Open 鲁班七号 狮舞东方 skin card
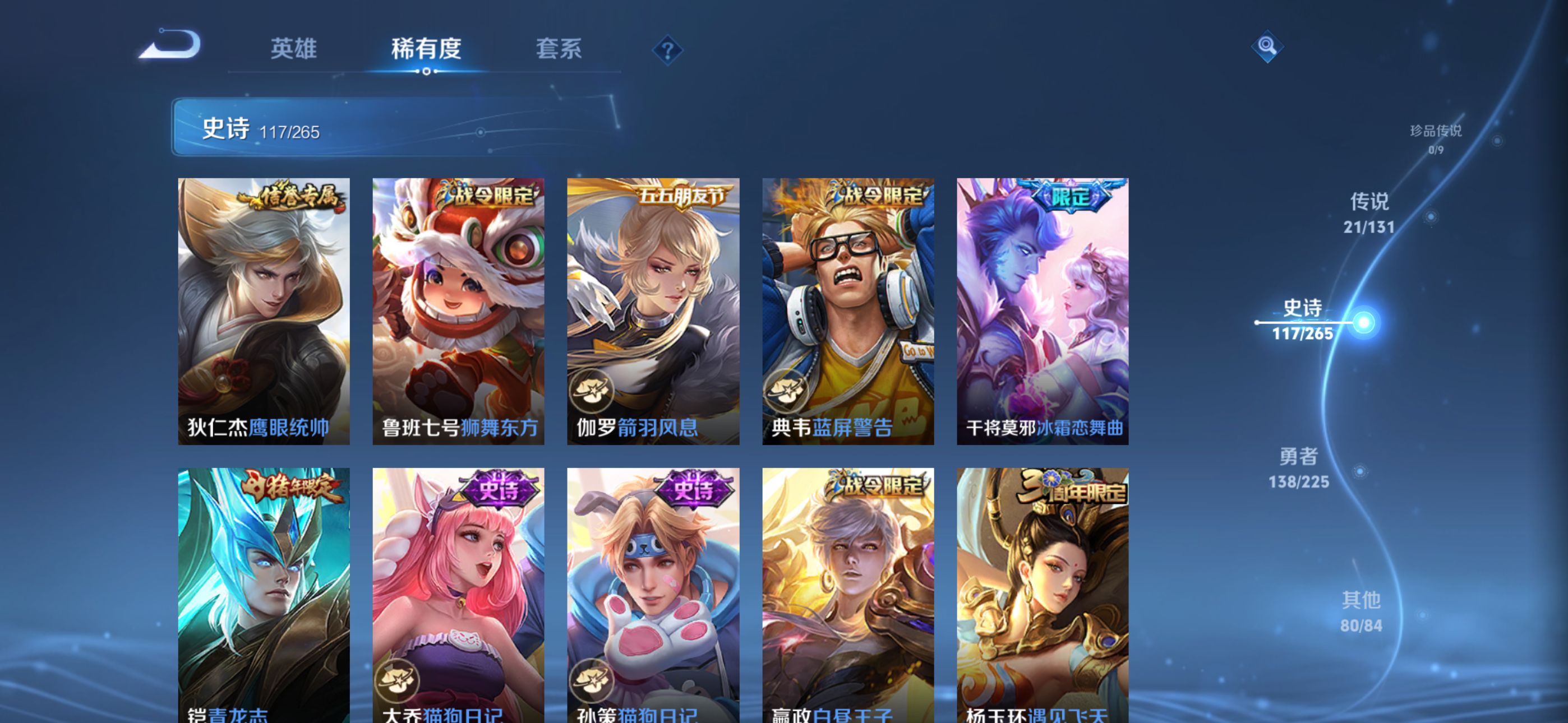The height and width of the screenshot is (723, 1568). pos(458,310)
